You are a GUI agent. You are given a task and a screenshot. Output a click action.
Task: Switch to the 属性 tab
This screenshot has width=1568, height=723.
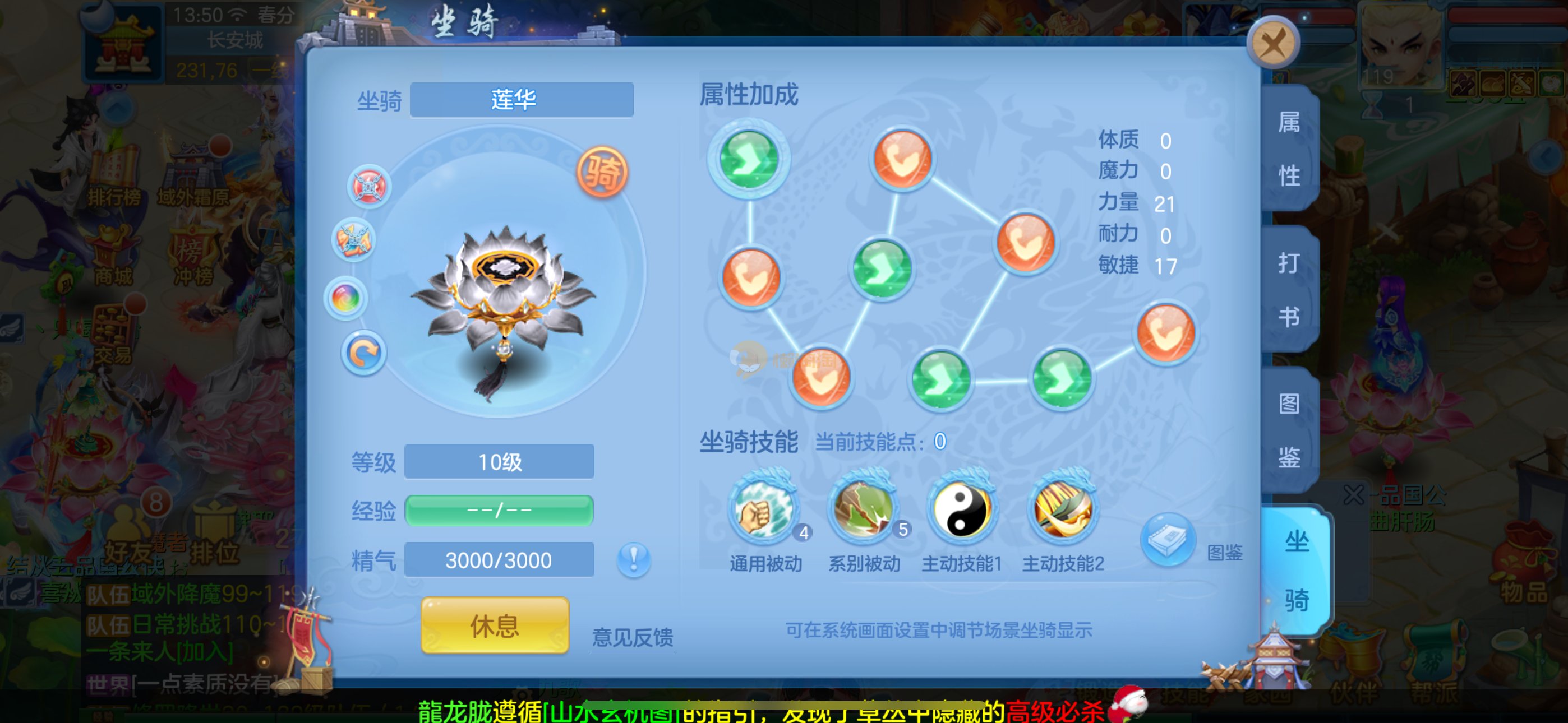(1289, 149)
